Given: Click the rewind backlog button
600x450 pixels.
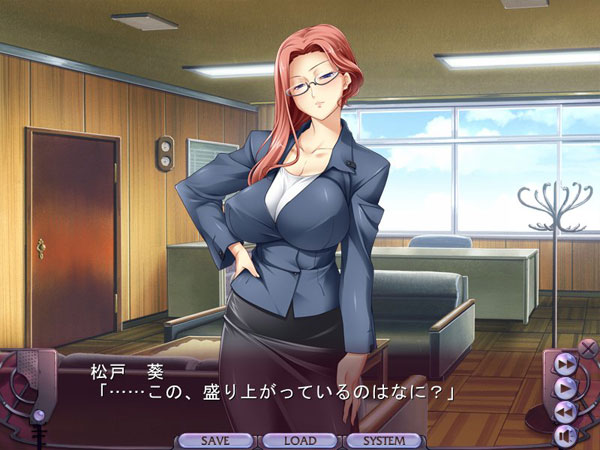Looking at the screenshot, I should point(564,410).
